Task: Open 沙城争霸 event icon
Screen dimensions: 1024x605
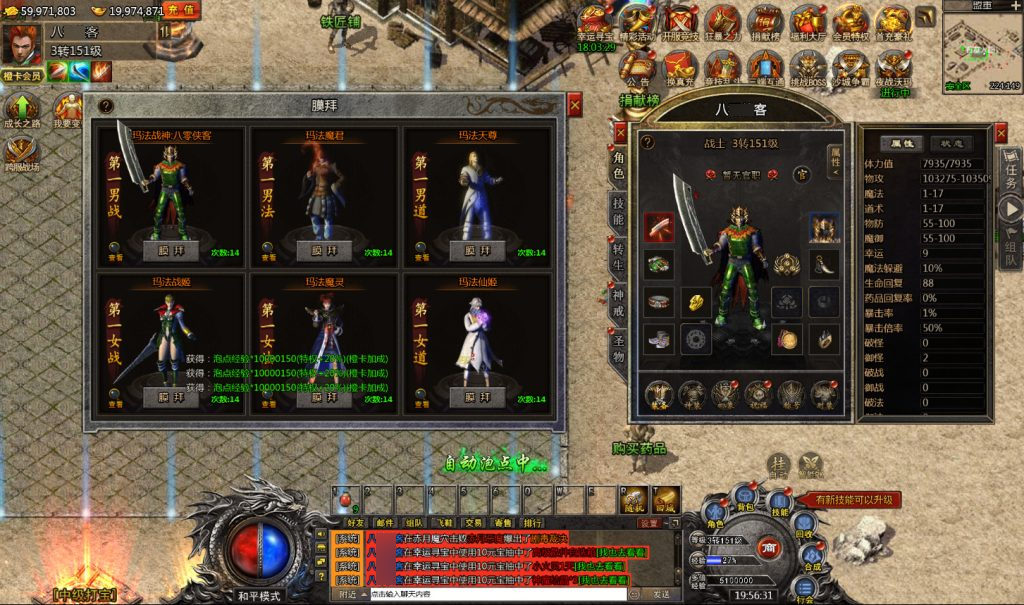Action: tap(851, 66)
